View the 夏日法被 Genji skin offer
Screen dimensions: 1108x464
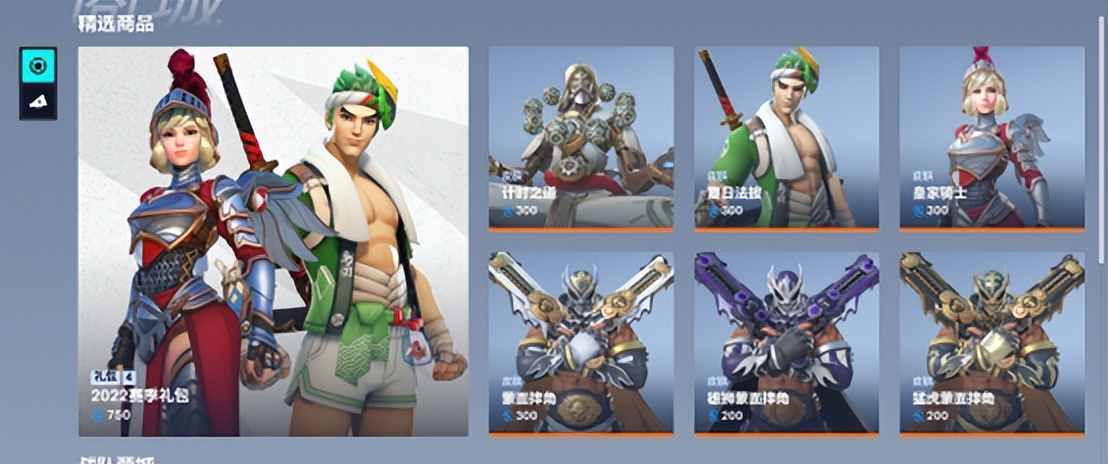786,138
